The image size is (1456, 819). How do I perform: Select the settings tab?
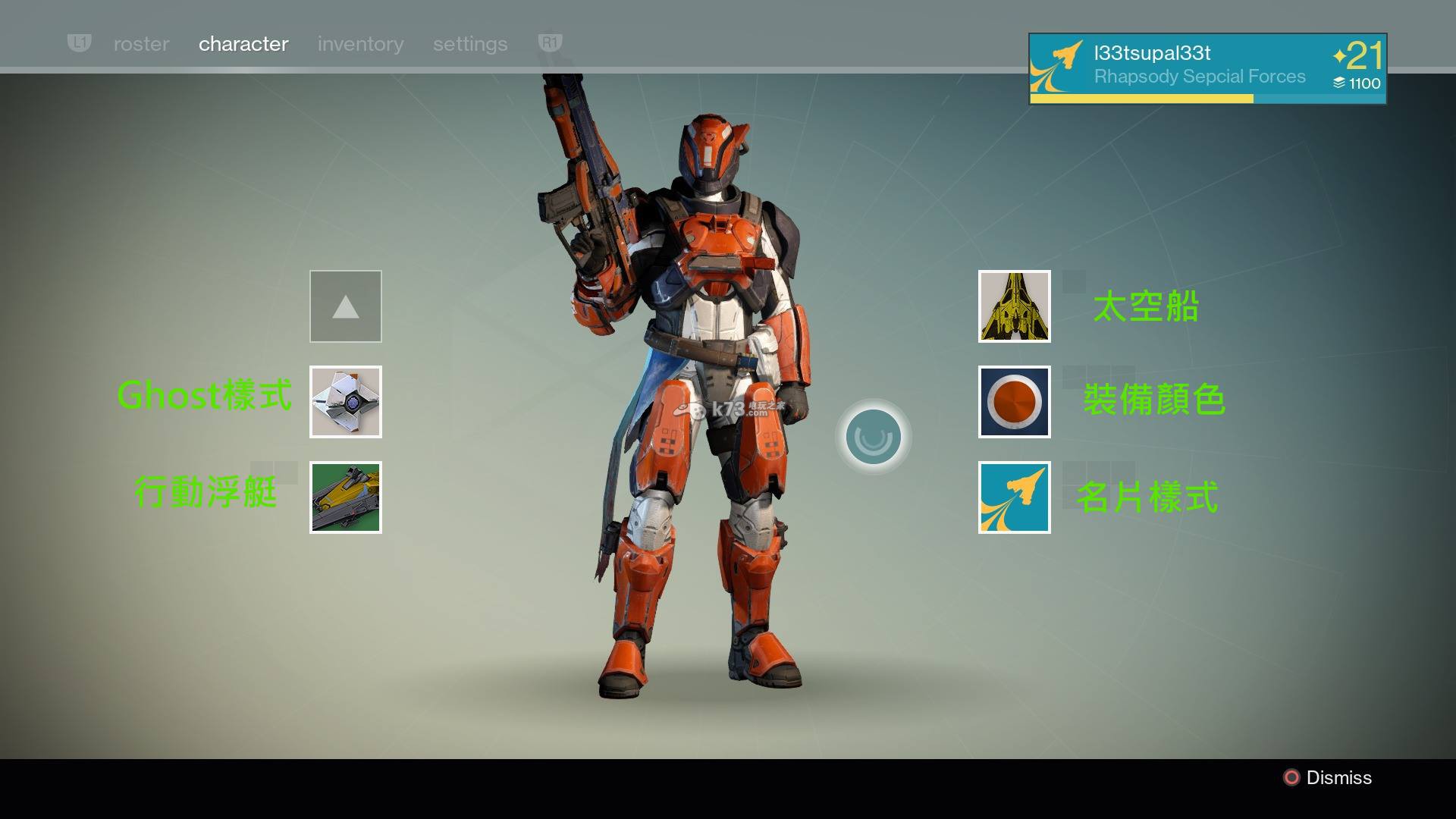470,44
